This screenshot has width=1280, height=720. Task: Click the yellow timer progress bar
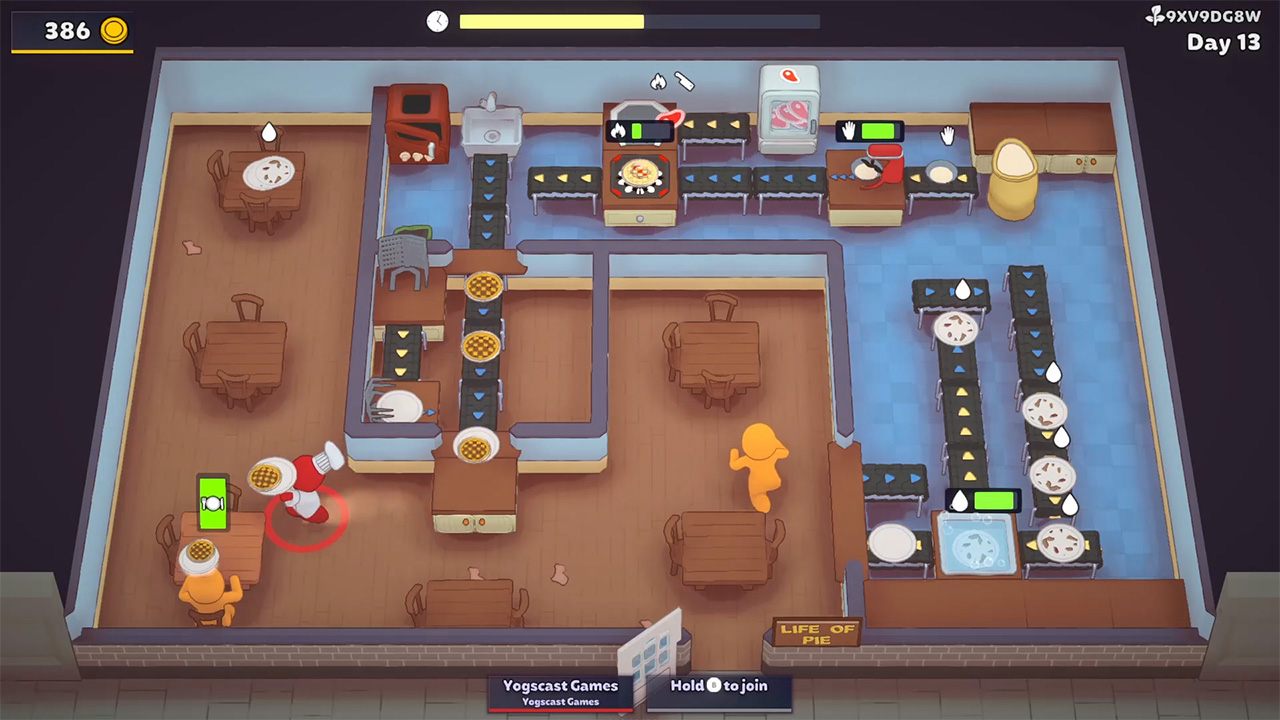click(x=550, y=20)
